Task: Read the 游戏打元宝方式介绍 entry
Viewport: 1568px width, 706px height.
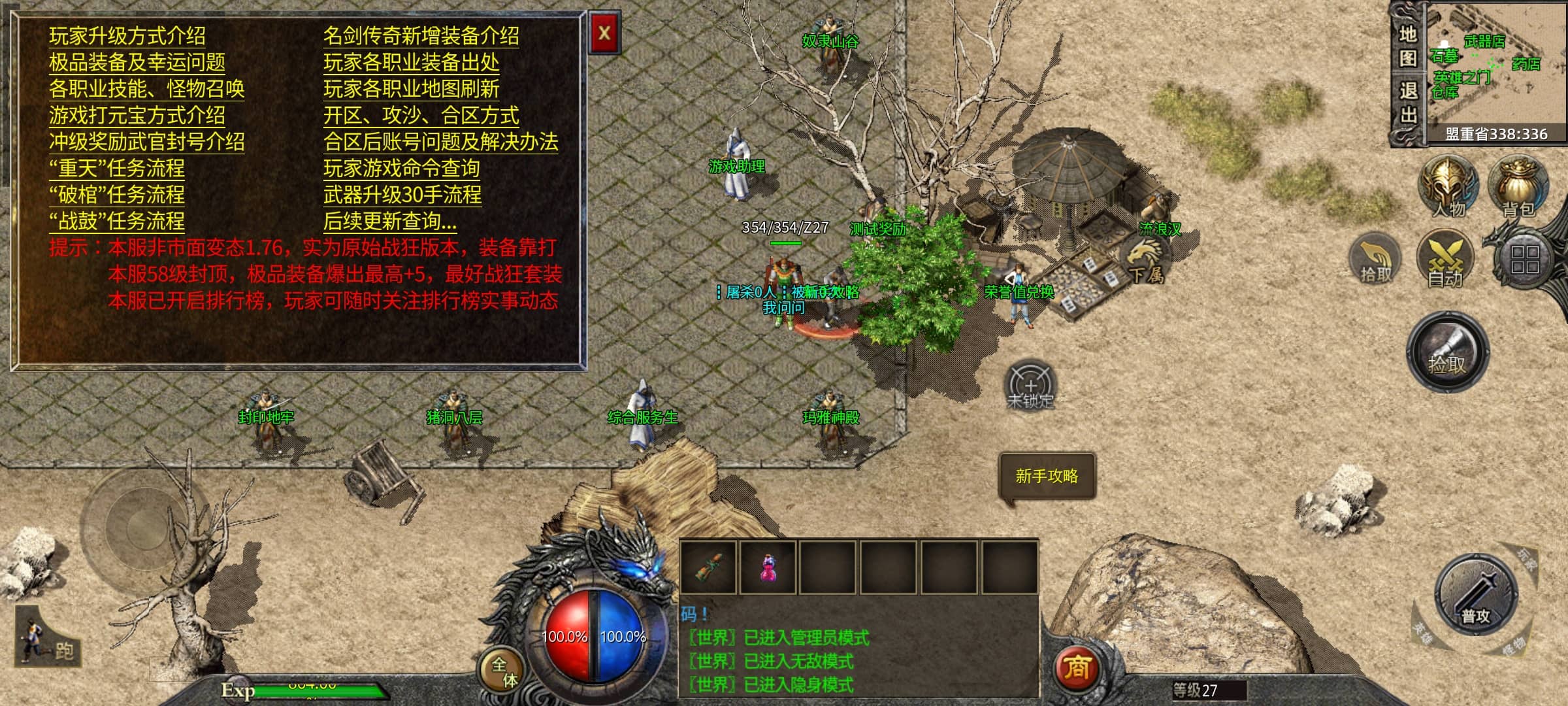Action: tap(137, 116)
